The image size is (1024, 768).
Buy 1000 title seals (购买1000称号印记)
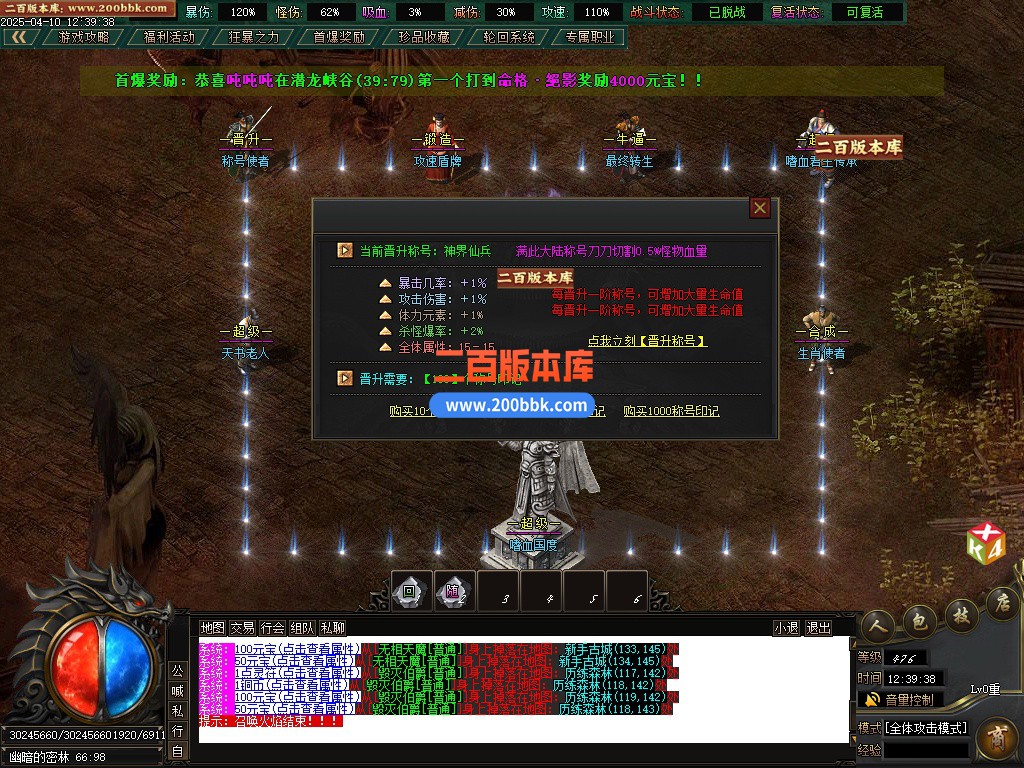point(671,411)
